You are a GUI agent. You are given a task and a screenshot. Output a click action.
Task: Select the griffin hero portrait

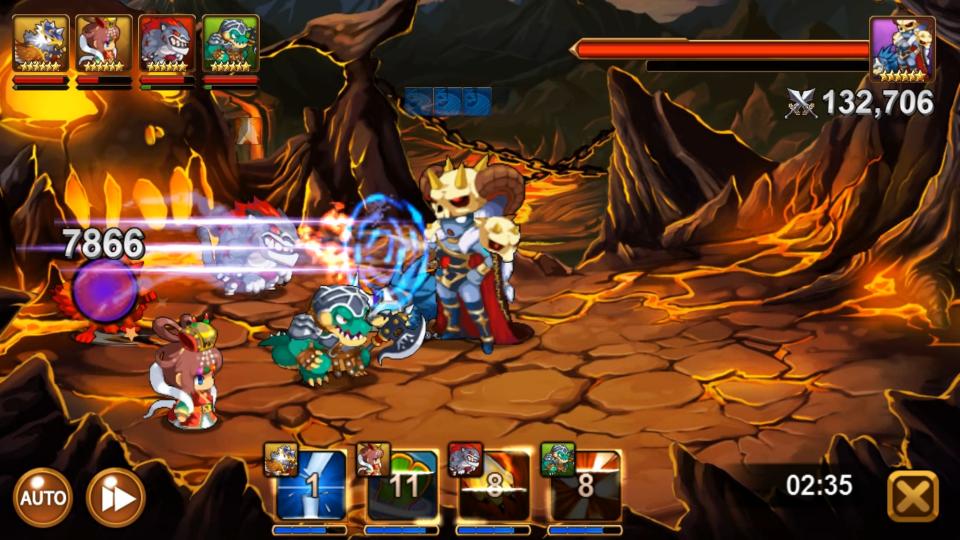[41, 44]
